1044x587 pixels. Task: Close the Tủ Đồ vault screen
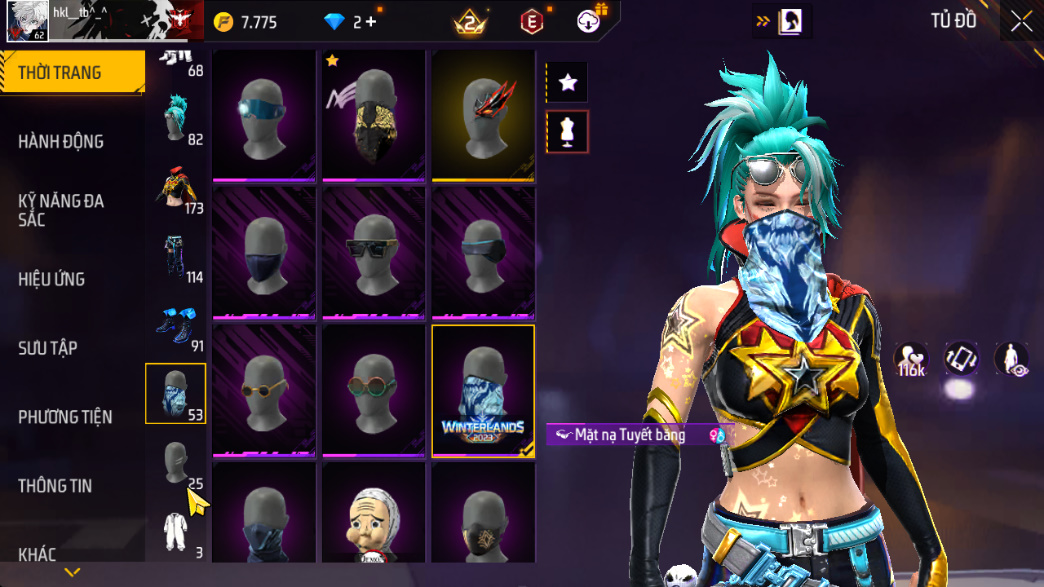pyautogui.click(x=1021, y=22)
